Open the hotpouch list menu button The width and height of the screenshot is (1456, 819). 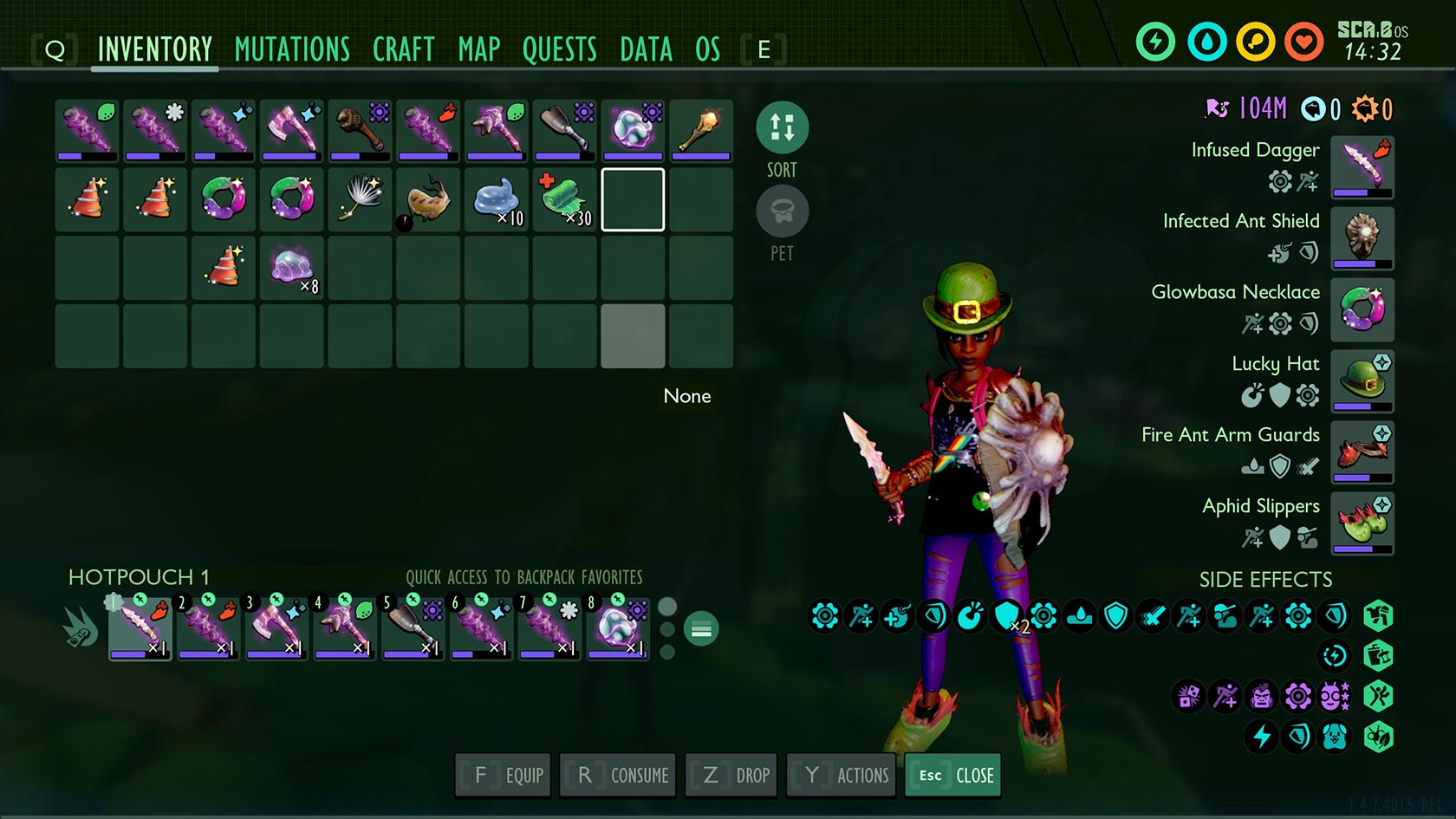[701, 629]
